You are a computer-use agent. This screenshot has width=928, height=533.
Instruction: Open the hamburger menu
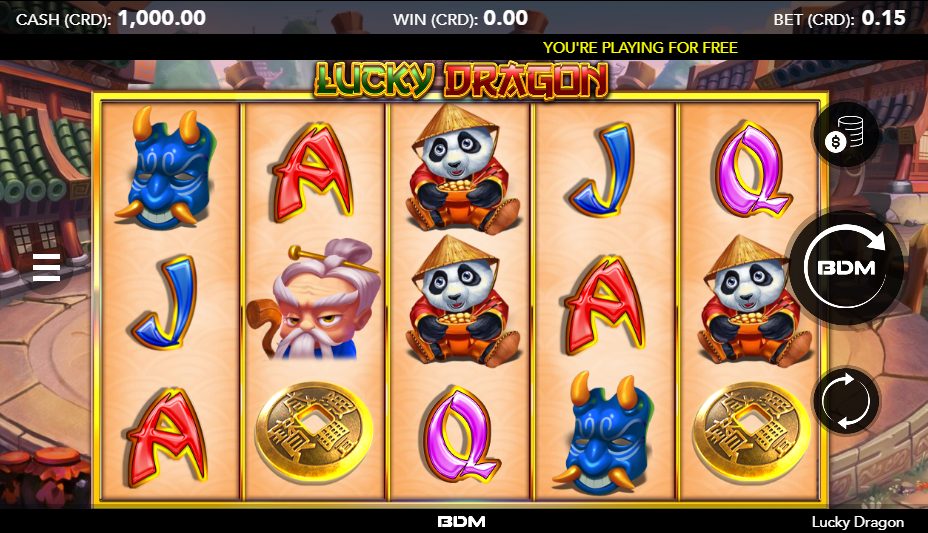pos(47,267)
